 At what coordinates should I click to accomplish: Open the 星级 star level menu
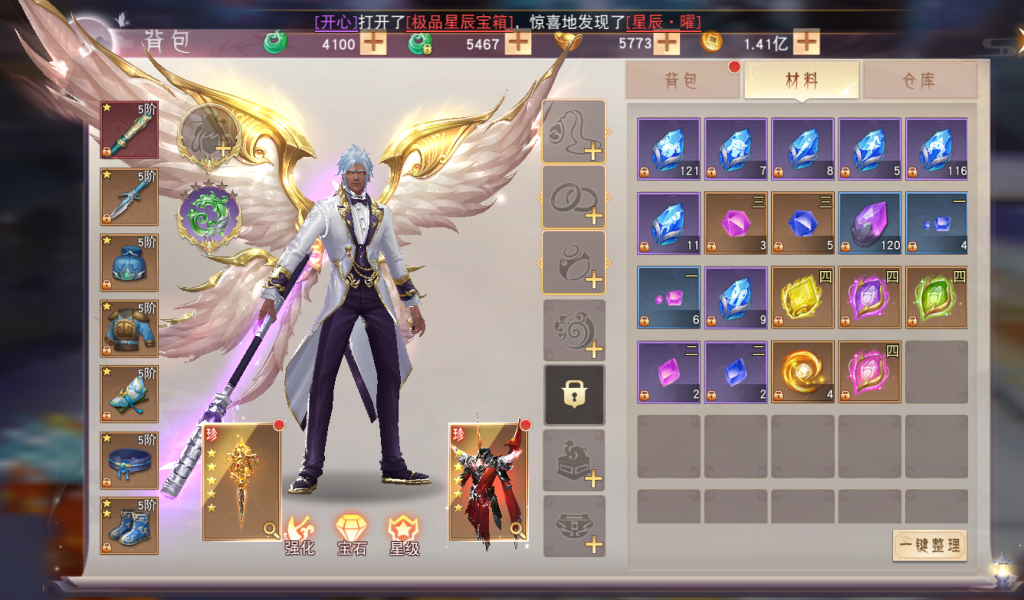(403, 533)
